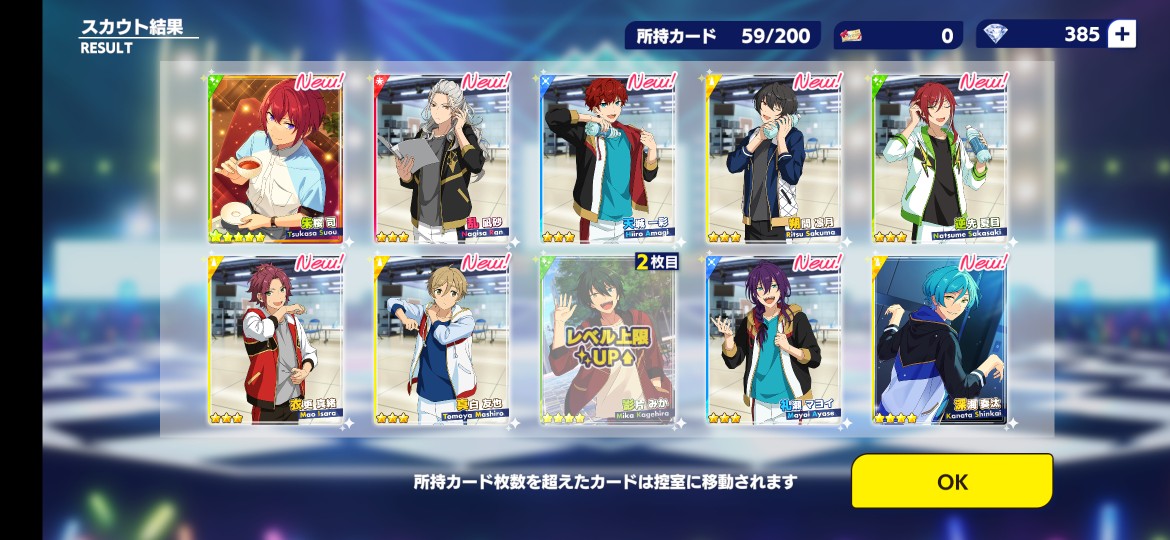Choose the Hiiro Amagi card

608,158
